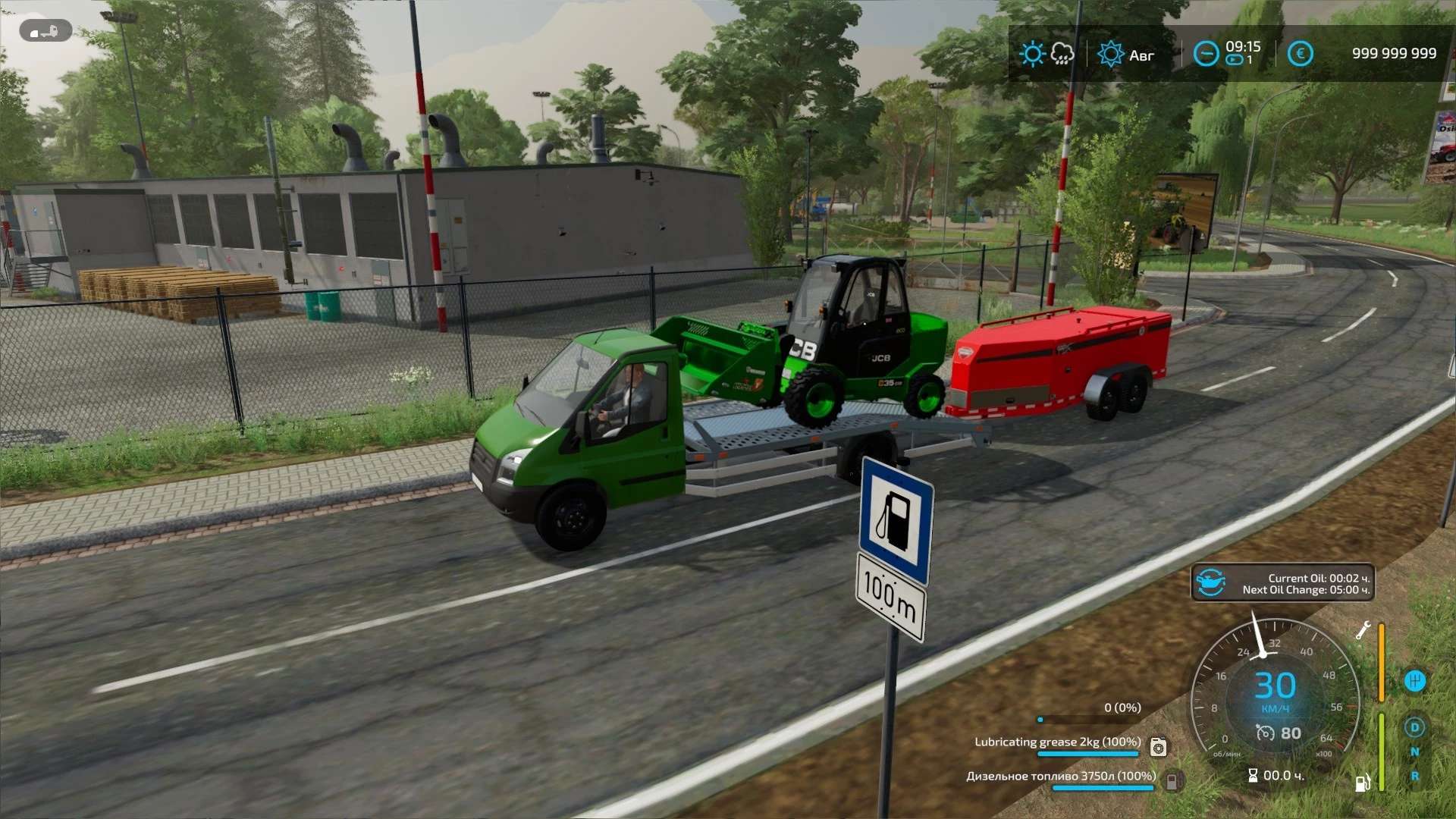Select the diesel fuel tank icon
1456x819 pixels.
pyautogui.click(x=1172, y=780)
